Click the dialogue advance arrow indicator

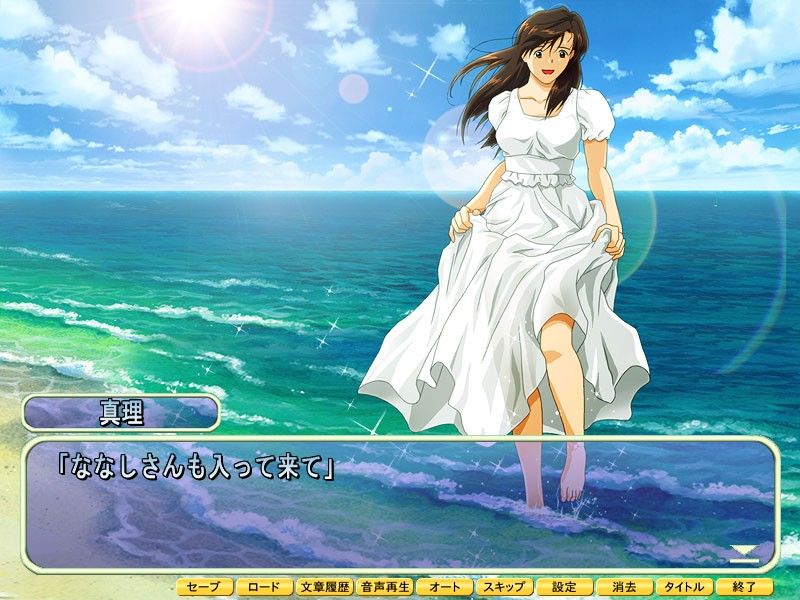(744, 552)
